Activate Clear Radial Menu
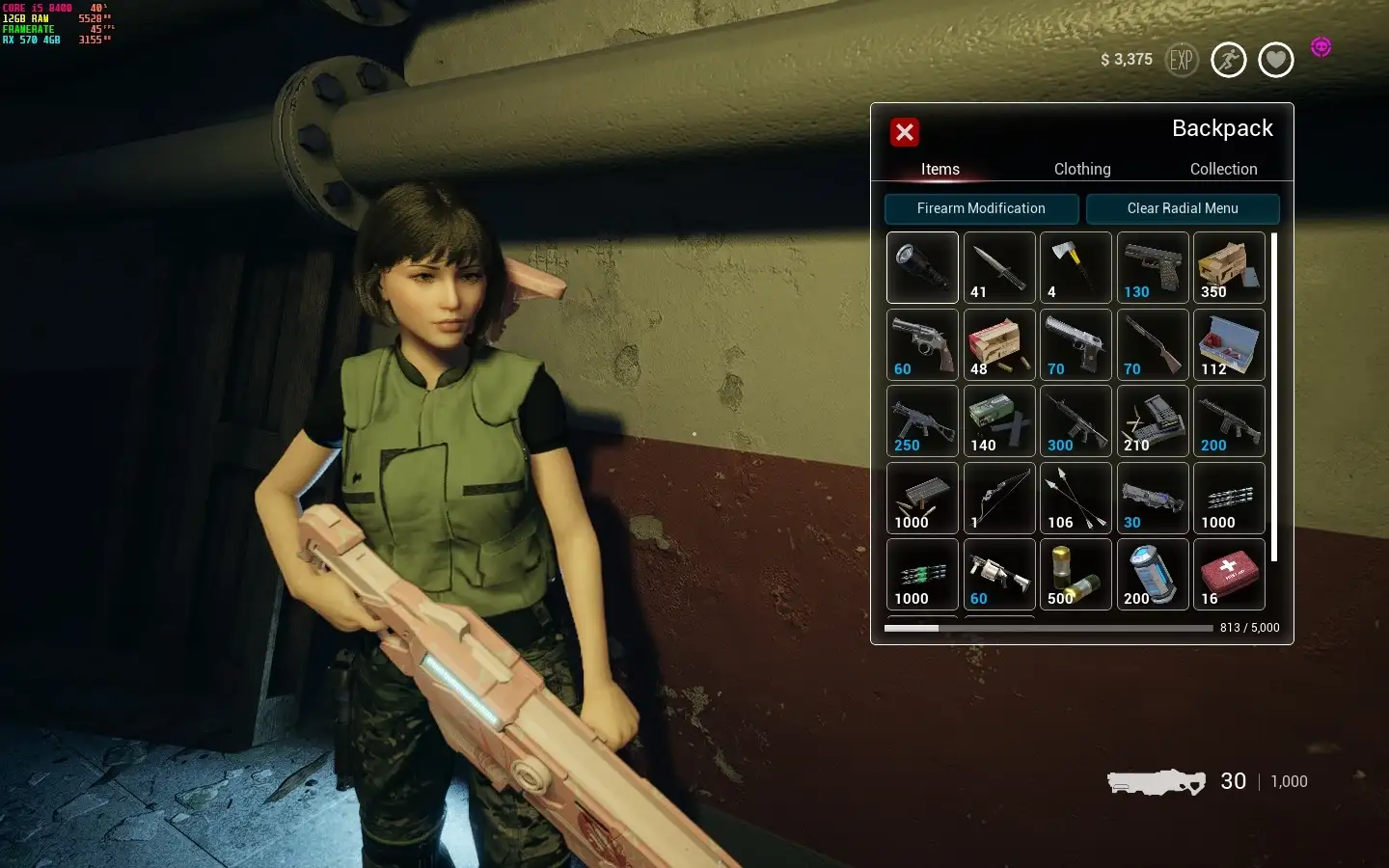 [1184, 208]
